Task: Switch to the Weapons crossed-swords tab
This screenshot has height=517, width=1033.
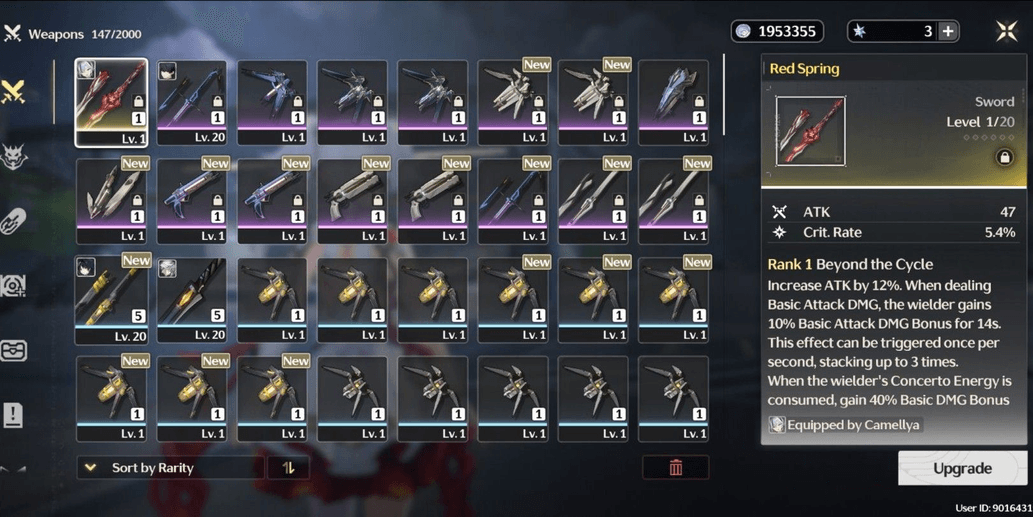Action: click(14, 92)
